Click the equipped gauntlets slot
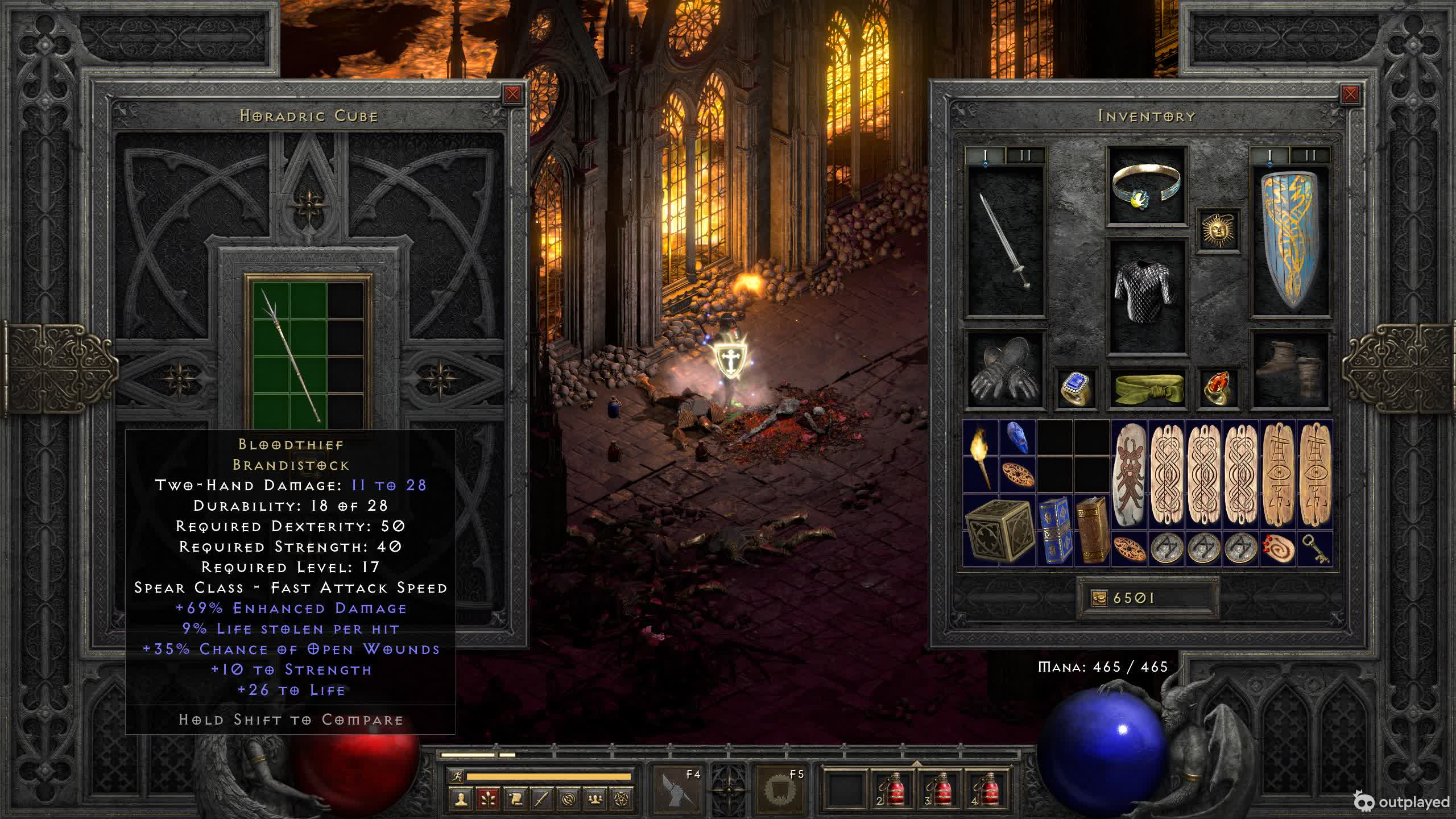This screenshot has width=1456, height=819. 1006,371
